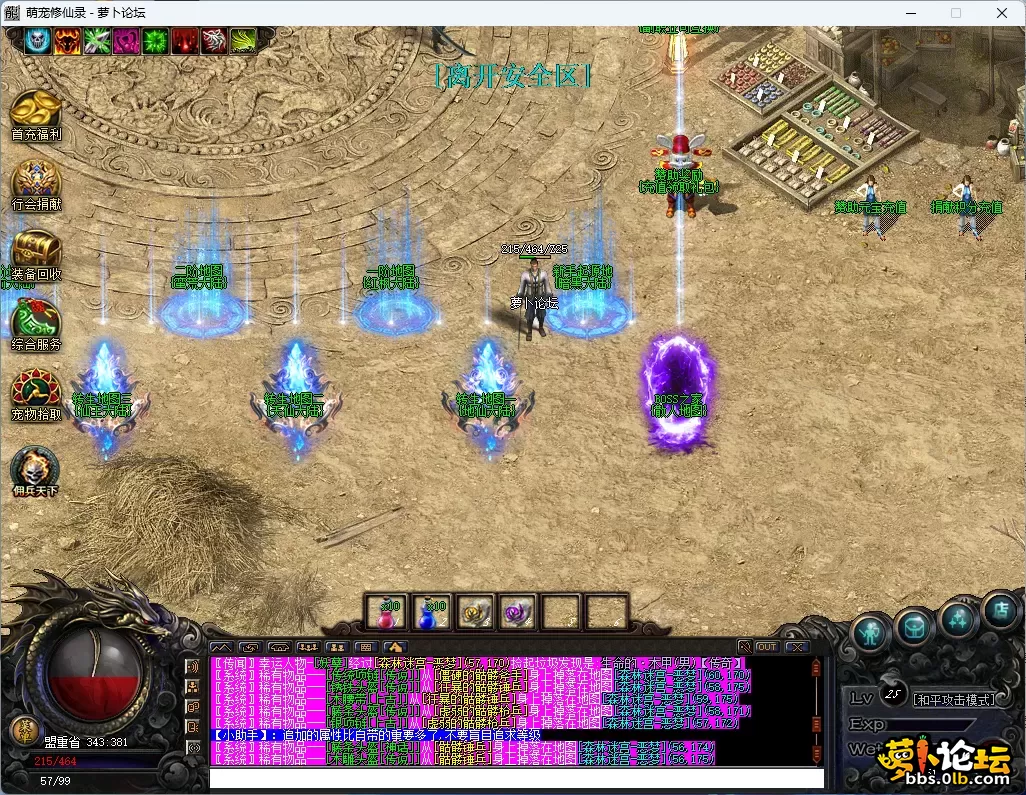1026x795 pixels.
Task: Close the game window
Action: click(x=1002, y=13)
